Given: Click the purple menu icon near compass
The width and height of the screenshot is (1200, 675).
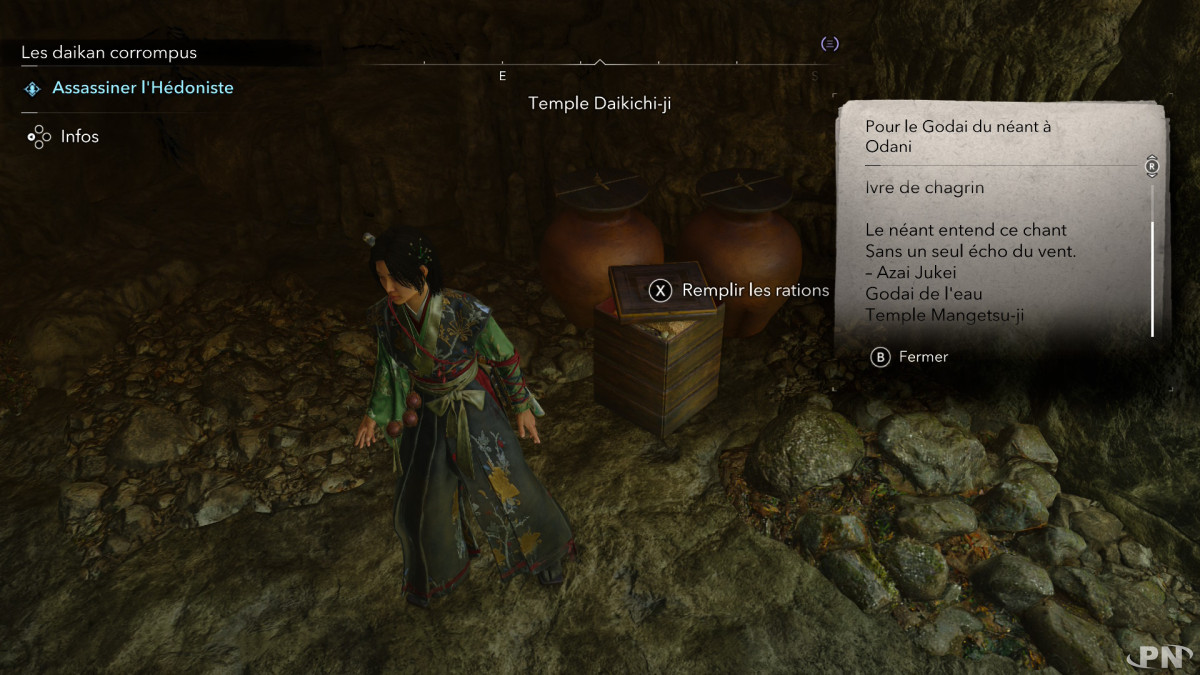Looking at the screenshot, I should click(829, 43).
